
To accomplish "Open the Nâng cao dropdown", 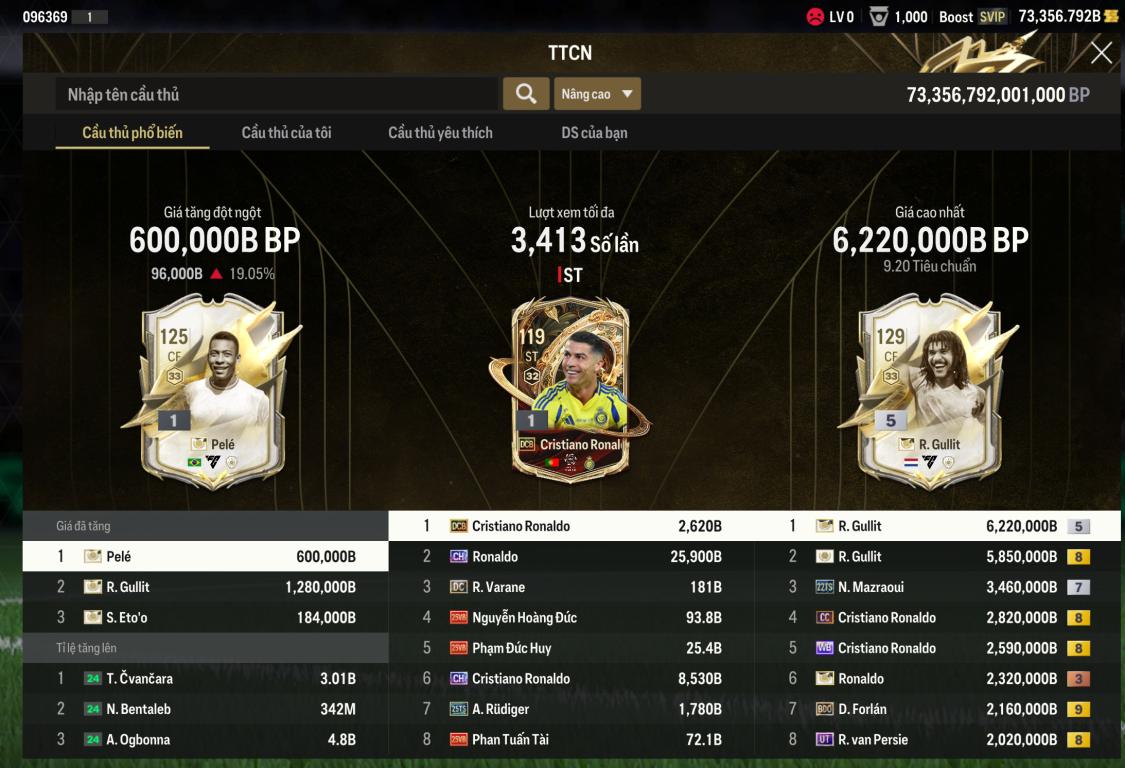I will [x=597, y=94].
